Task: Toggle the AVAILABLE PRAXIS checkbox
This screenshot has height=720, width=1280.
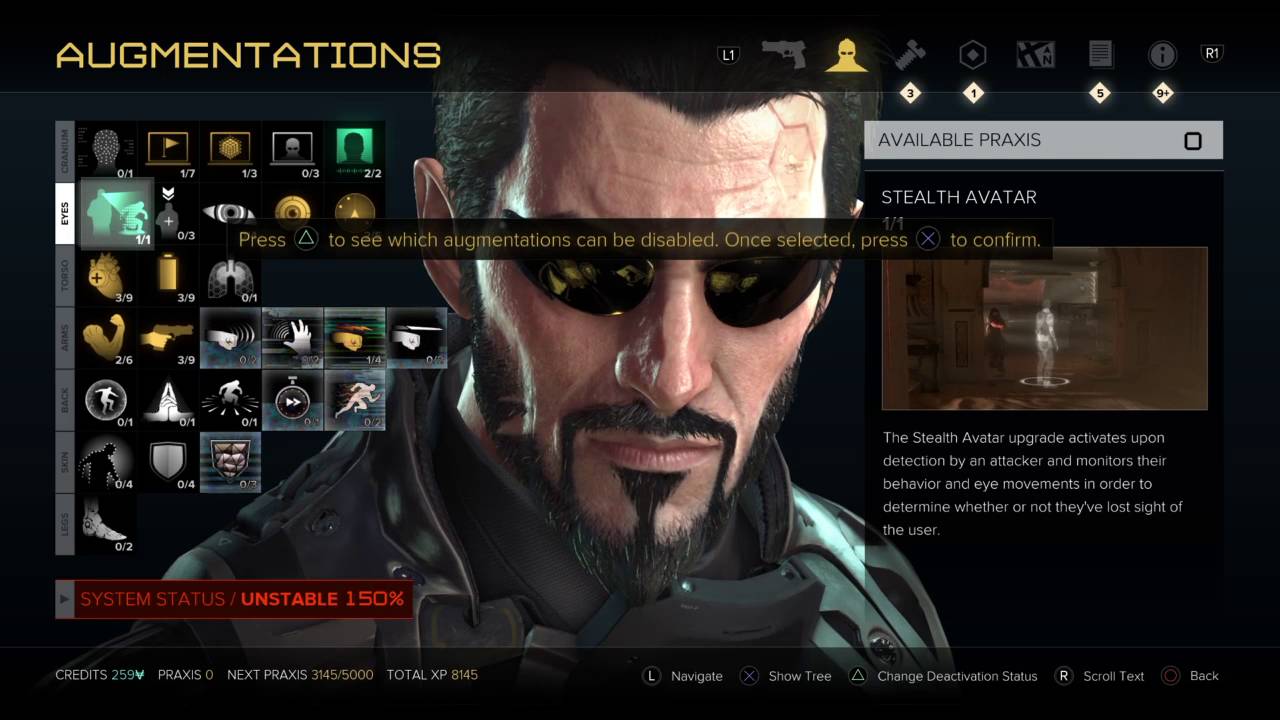Action: [x=1192, y=140]
